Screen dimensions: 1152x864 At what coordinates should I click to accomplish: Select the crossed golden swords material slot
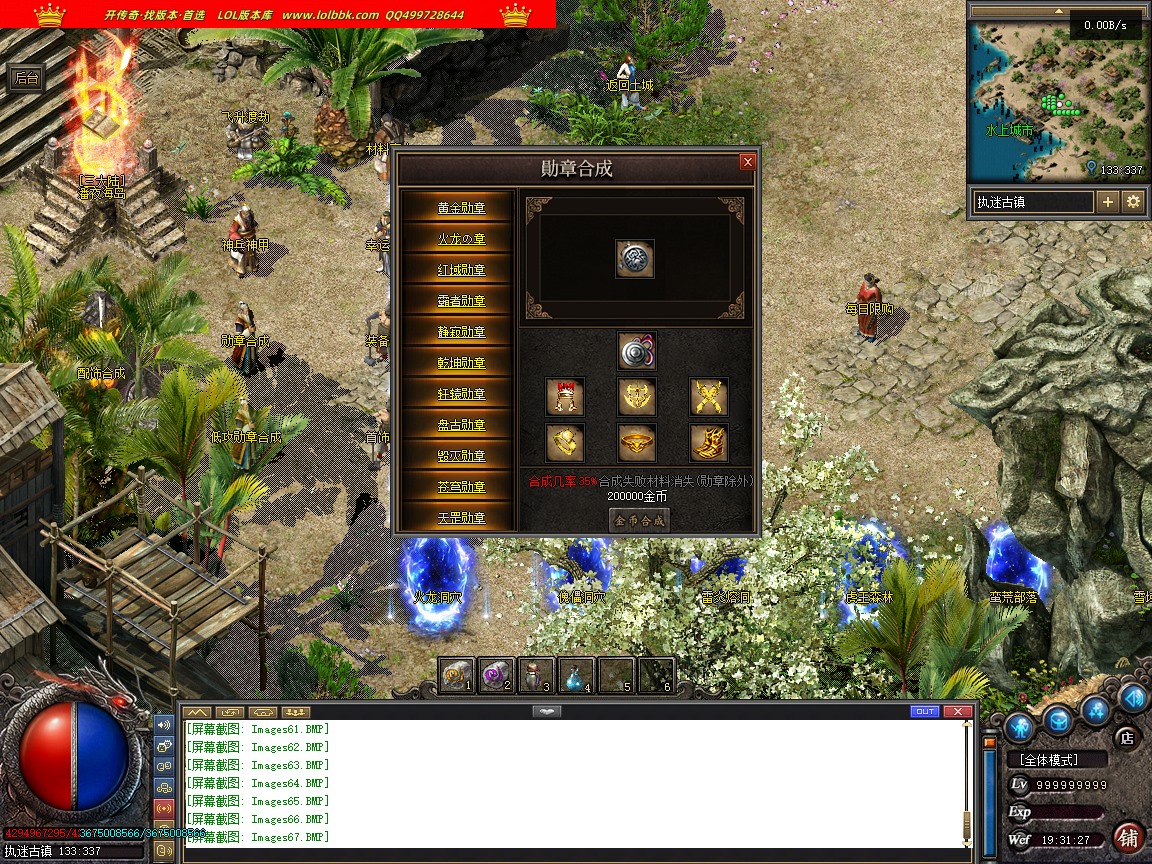[x=708, y=398]
